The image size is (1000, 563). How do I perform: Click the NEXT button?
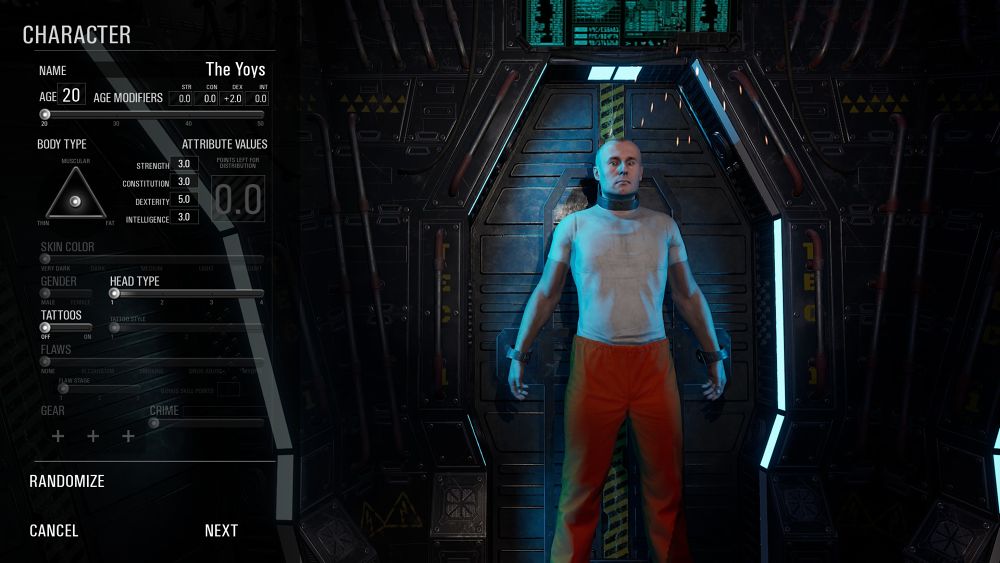pos(221,531)
